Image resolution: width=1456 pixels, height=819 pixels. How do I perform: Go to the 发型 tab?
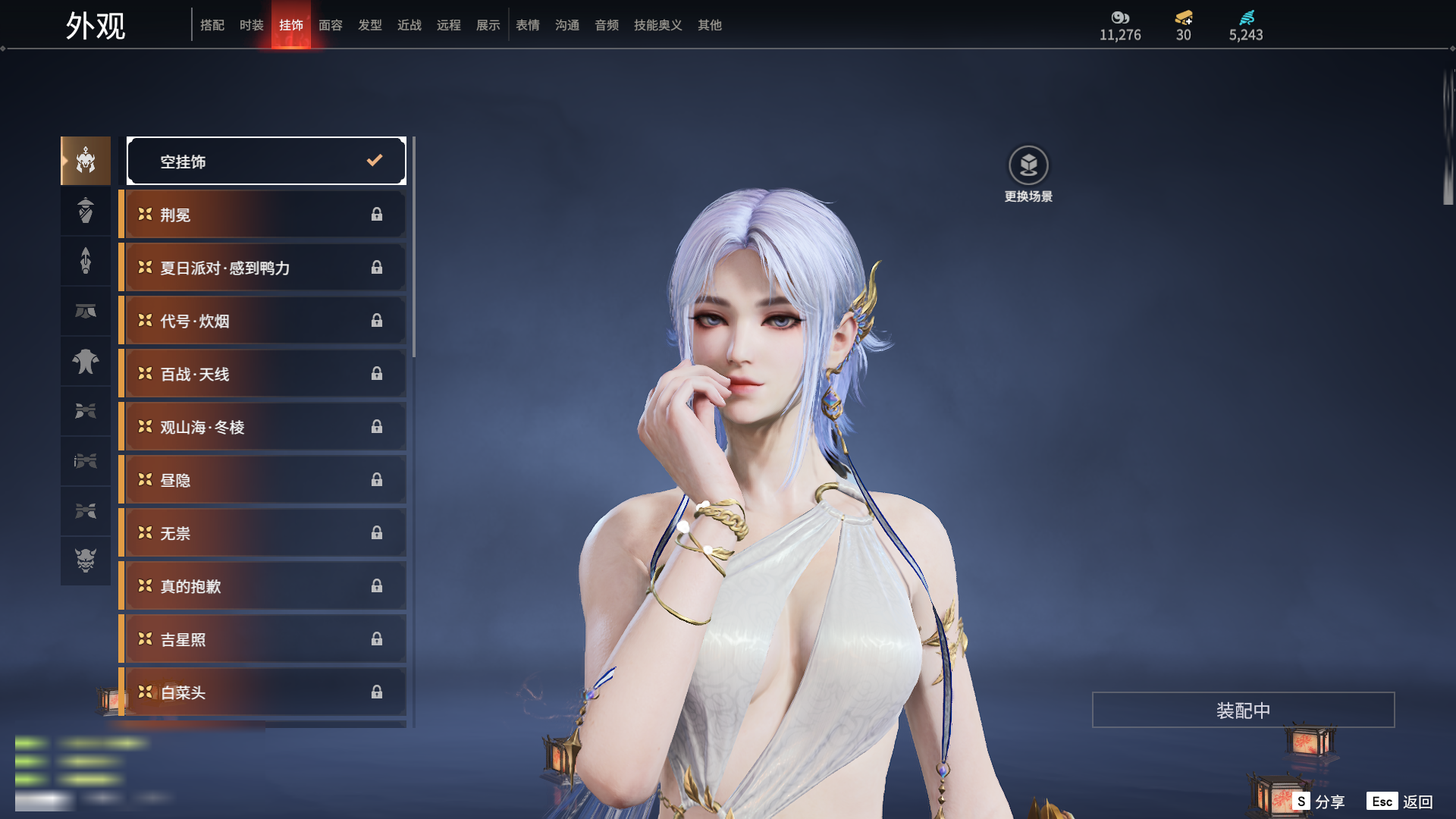[x=369, y=25]
